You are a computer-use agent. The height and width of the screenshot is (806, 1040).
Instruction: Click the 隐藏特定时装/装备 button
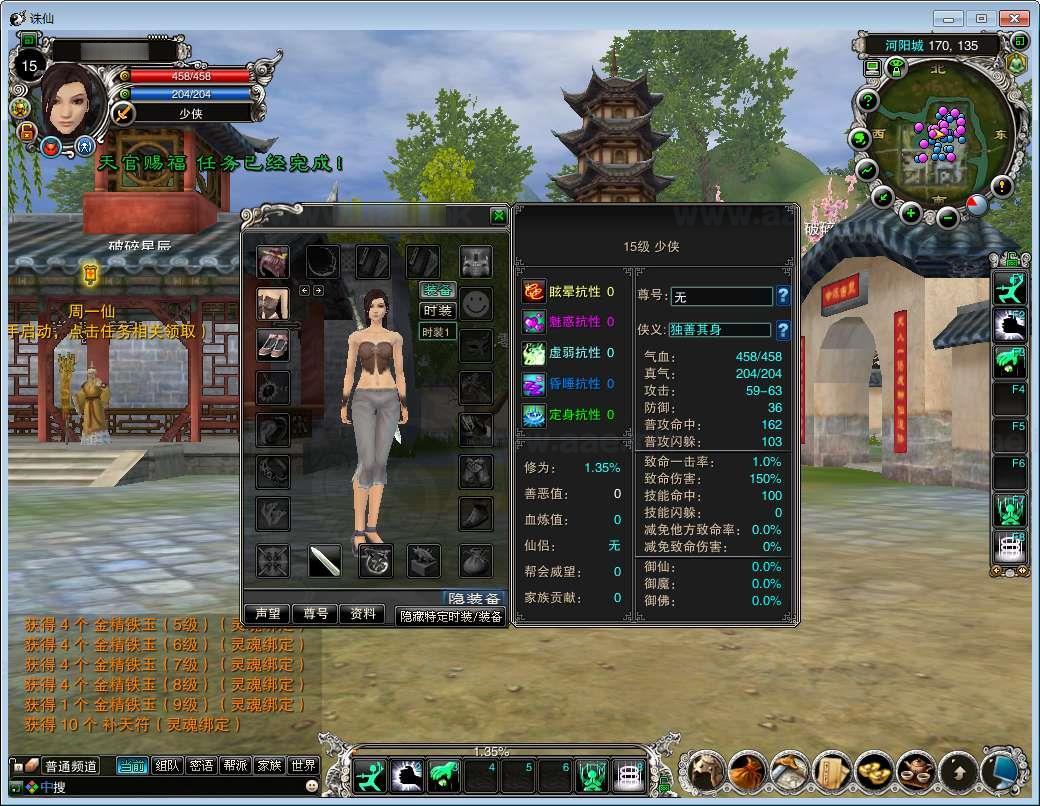pyautogui.click(x=450, y=616)
